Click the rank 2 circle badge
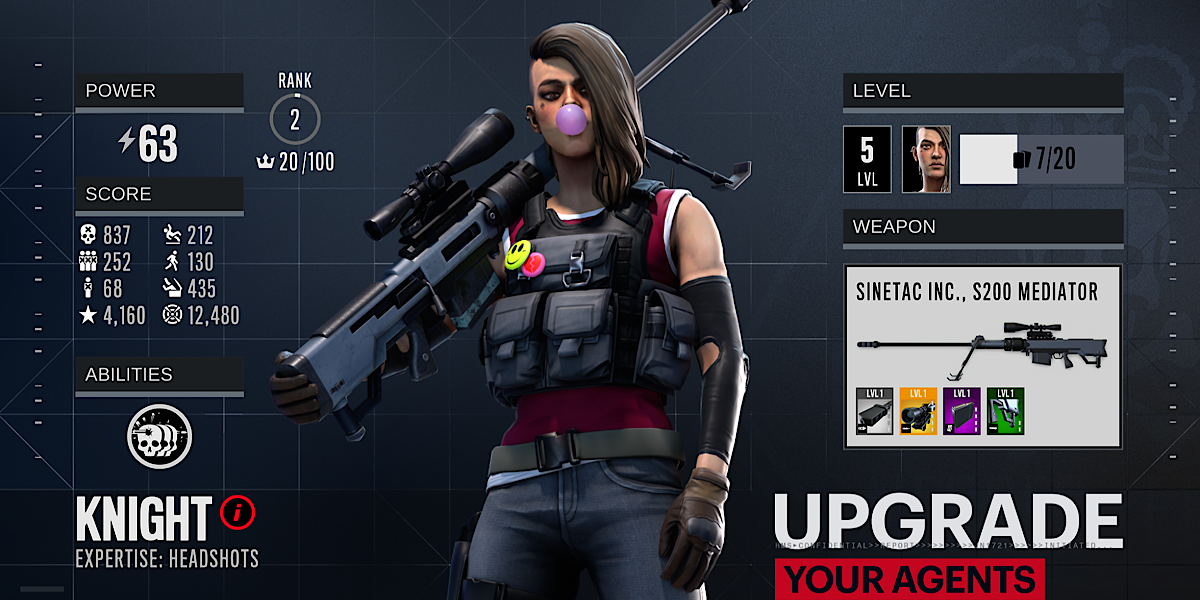 (x=295, y=121)
